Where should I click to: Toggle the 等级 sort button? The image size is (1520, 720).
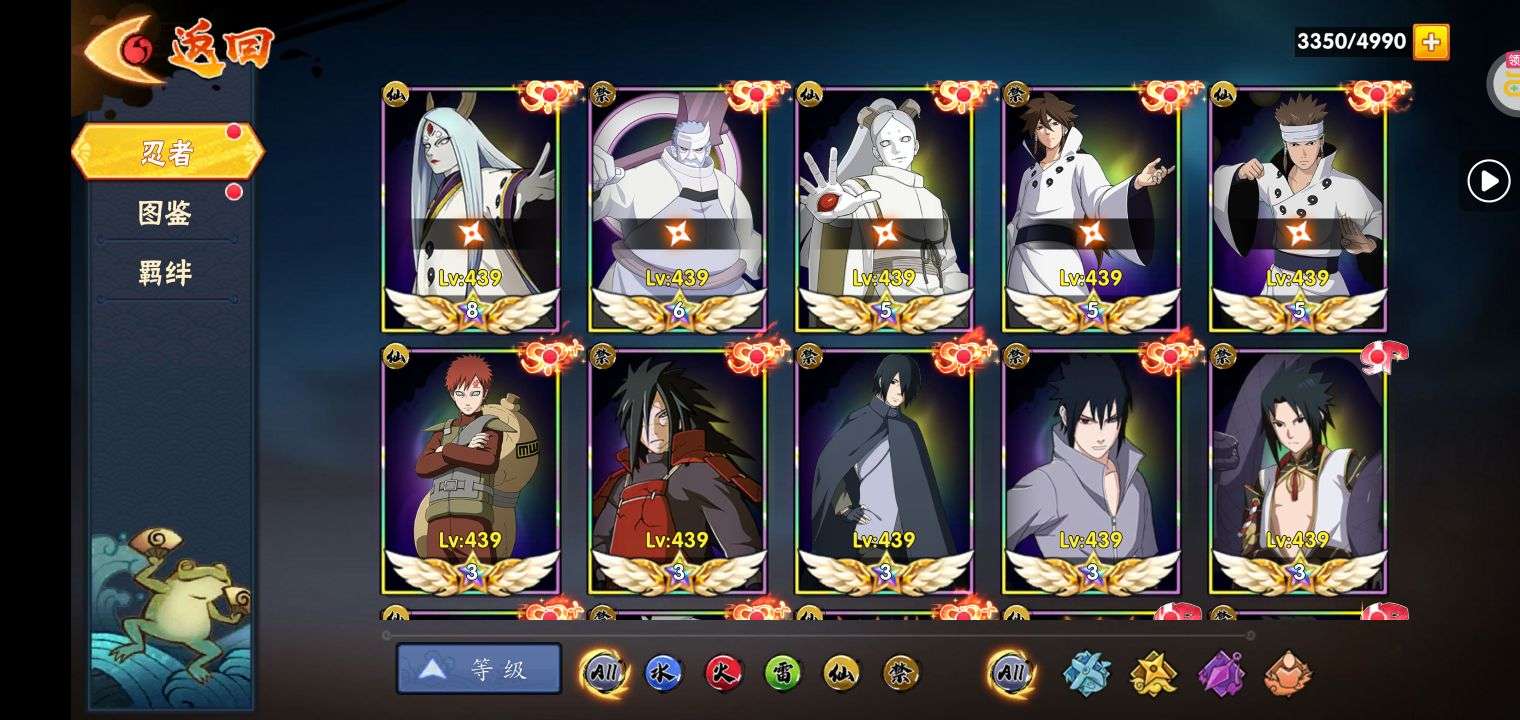pyautogui.click(x=479, y=669)
